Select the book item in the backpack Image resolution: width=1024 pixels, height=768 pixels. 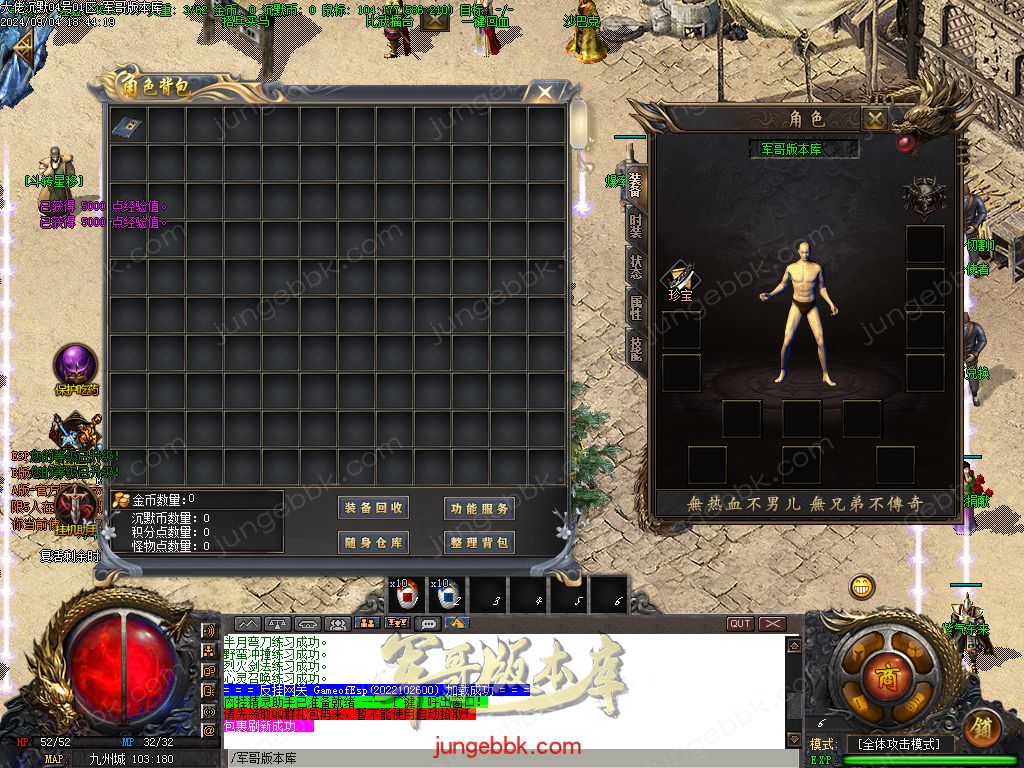127,127
